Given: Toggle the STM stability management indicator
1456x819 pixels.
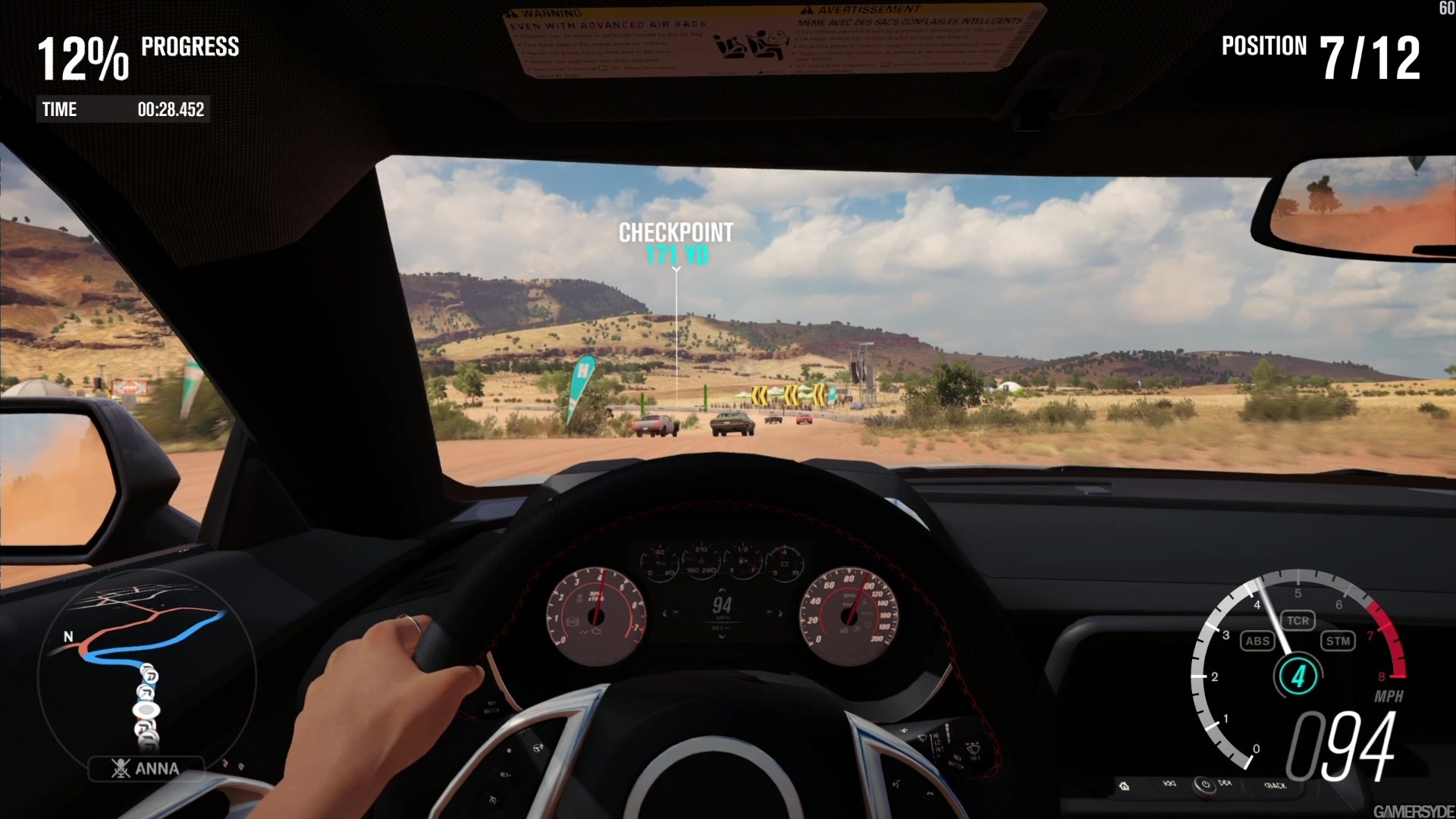Looking at the screenshot, I should click(1338, 641).
